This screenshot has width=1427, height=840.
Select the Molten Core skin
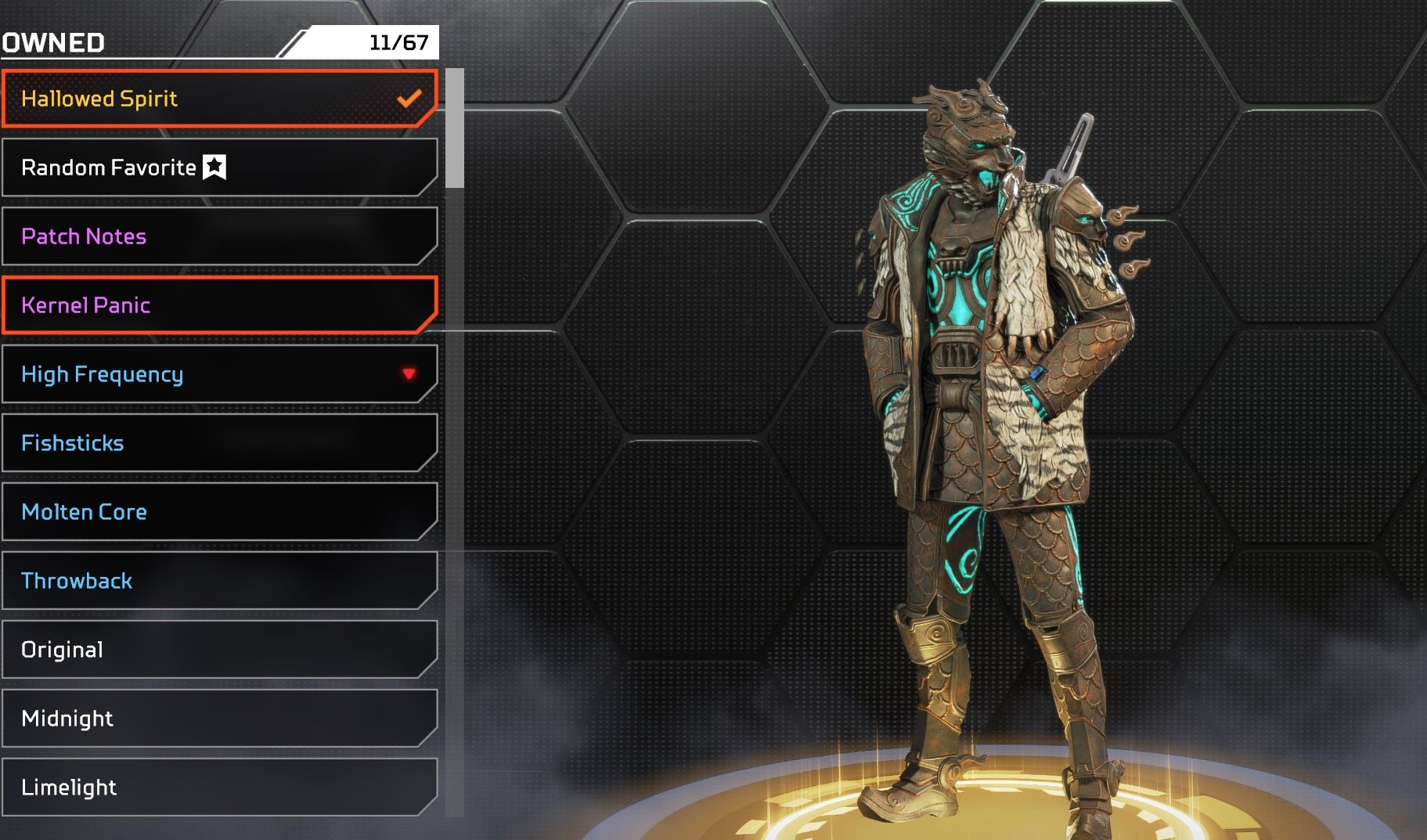219,512
